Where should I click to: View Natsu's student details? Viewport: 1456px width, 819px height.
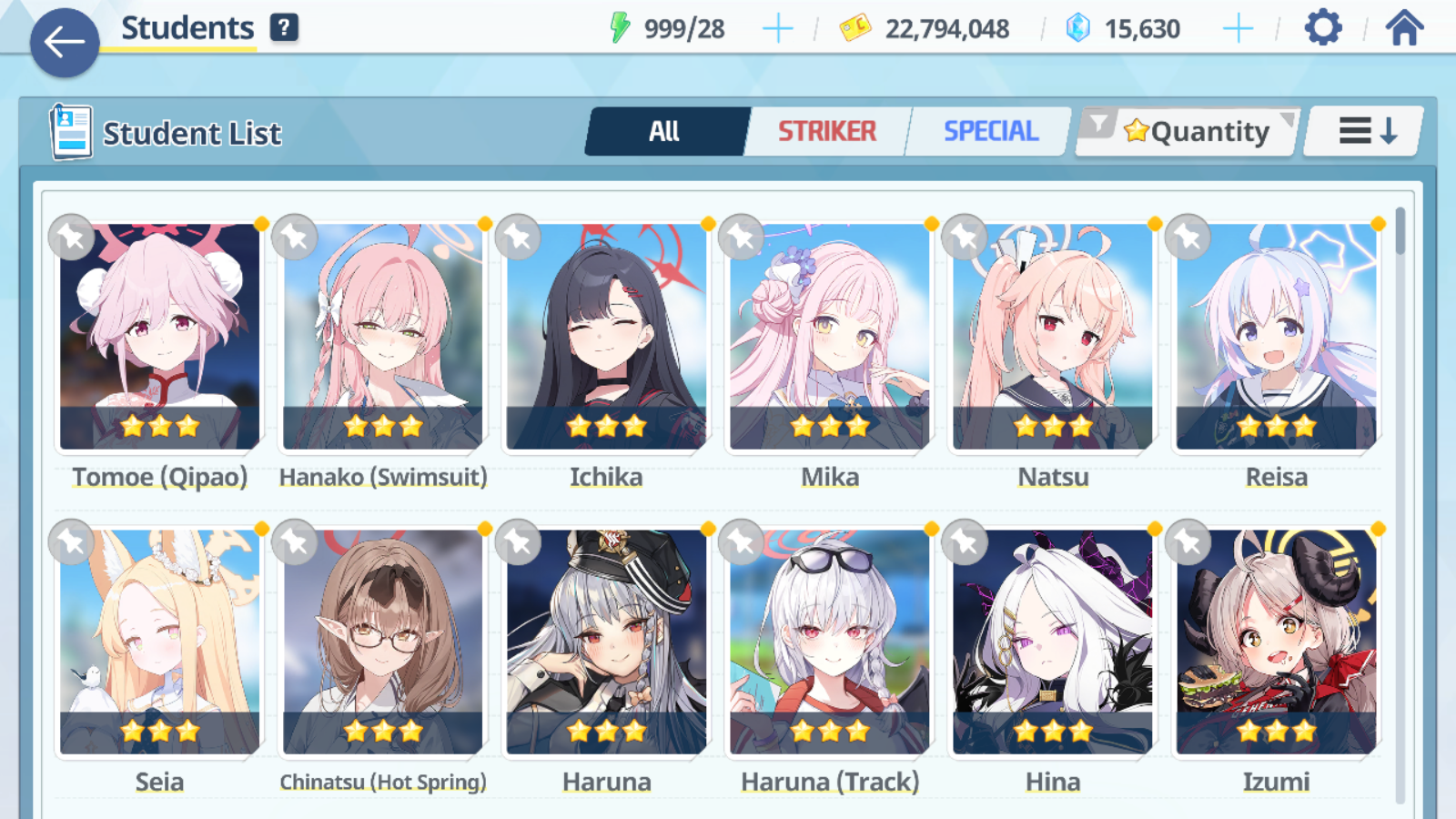coord(1053,337)
